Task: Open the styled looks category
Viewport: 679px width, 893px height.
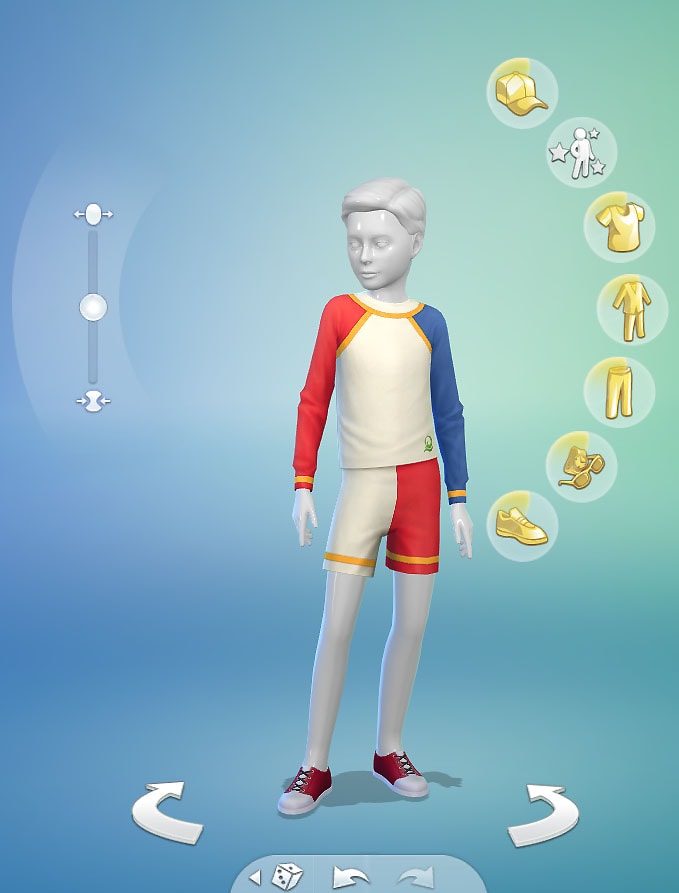Action: [582, 154]
